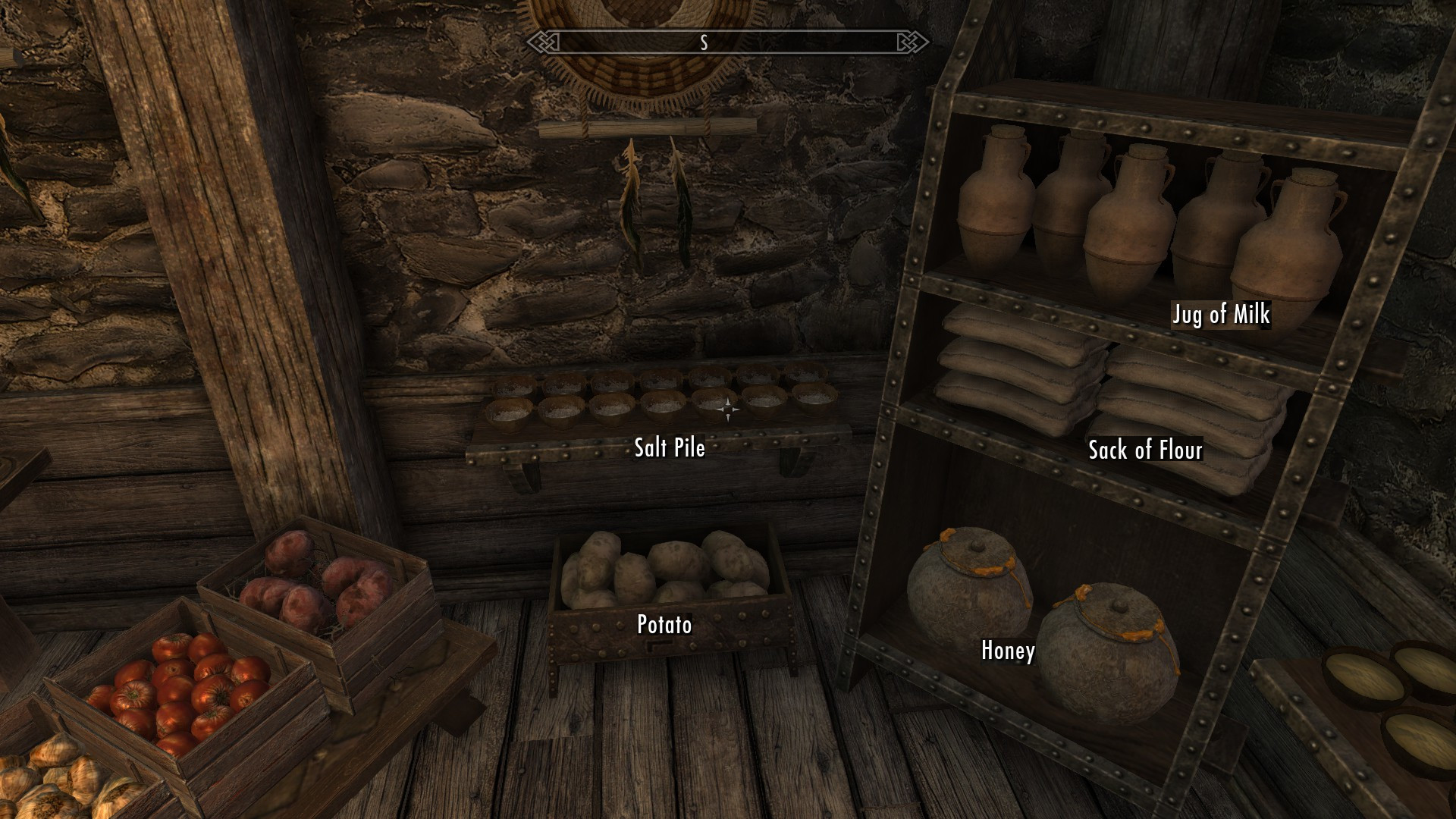Click the Honey label on the shelf
Screen dimensions: 1456x819
1007,651
